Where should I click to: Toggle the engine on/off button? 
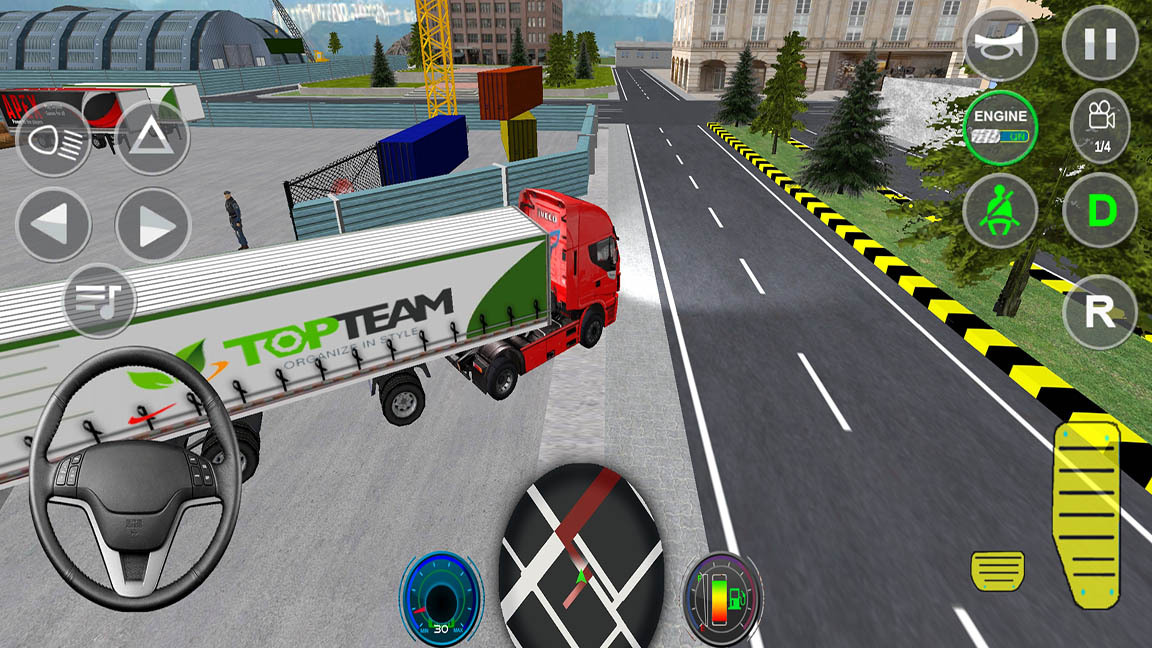[1000, 127]
